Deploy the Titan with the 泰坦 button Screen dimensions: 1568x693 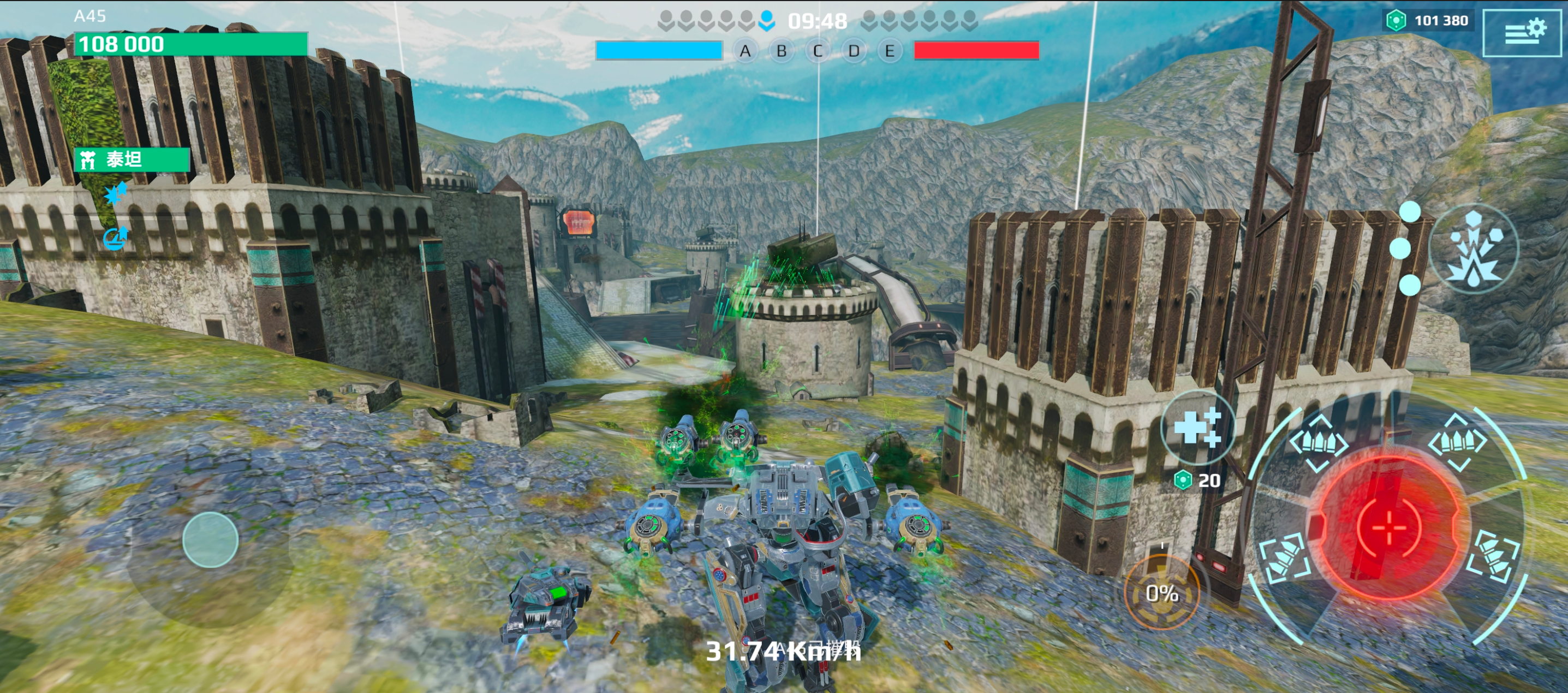(x=132, y=159)
